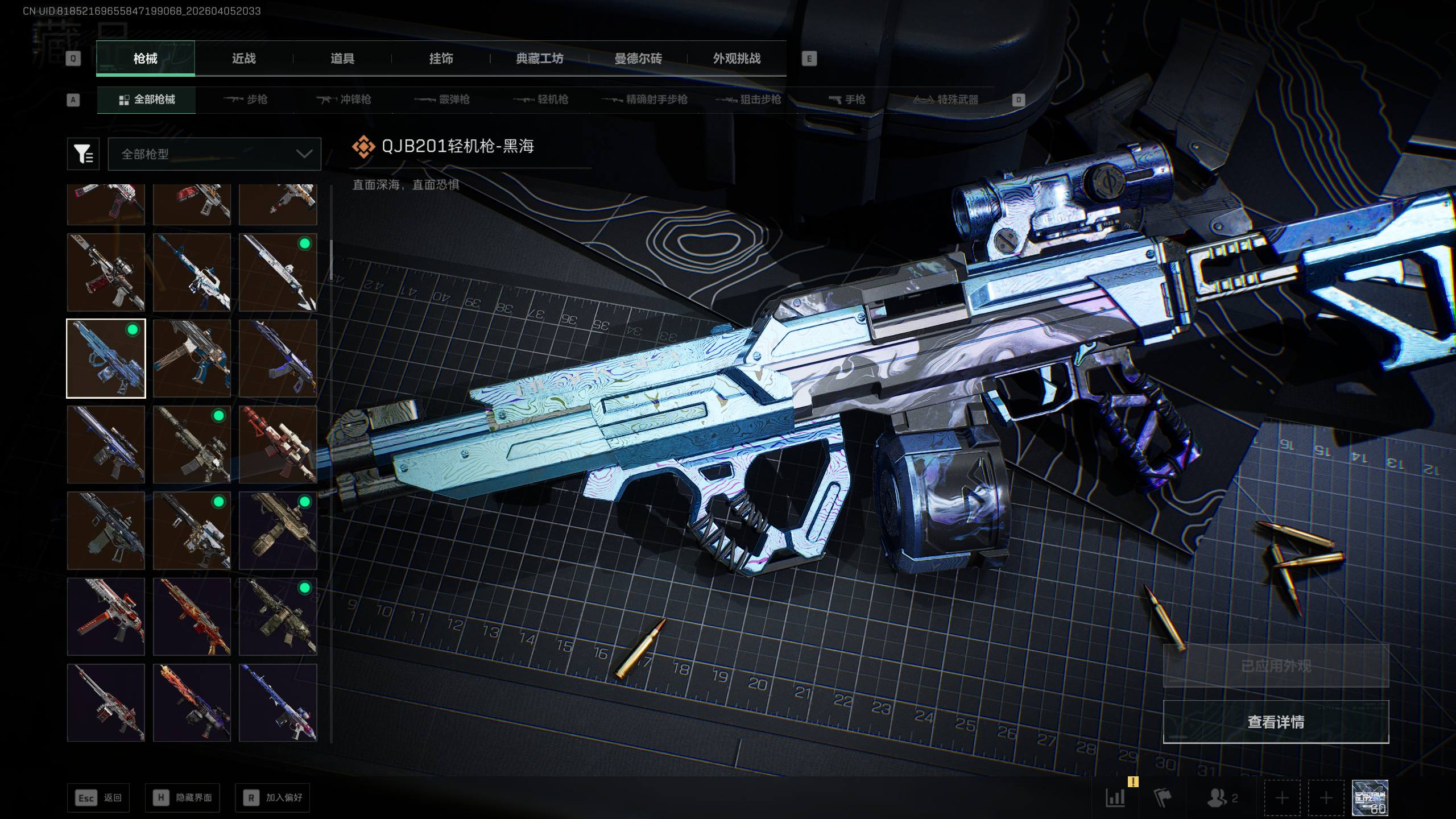The width and height of the screenshot is (1456, 819).
Task: Switch to the 曼德尔砖 tab
Action: pos(638,59)
